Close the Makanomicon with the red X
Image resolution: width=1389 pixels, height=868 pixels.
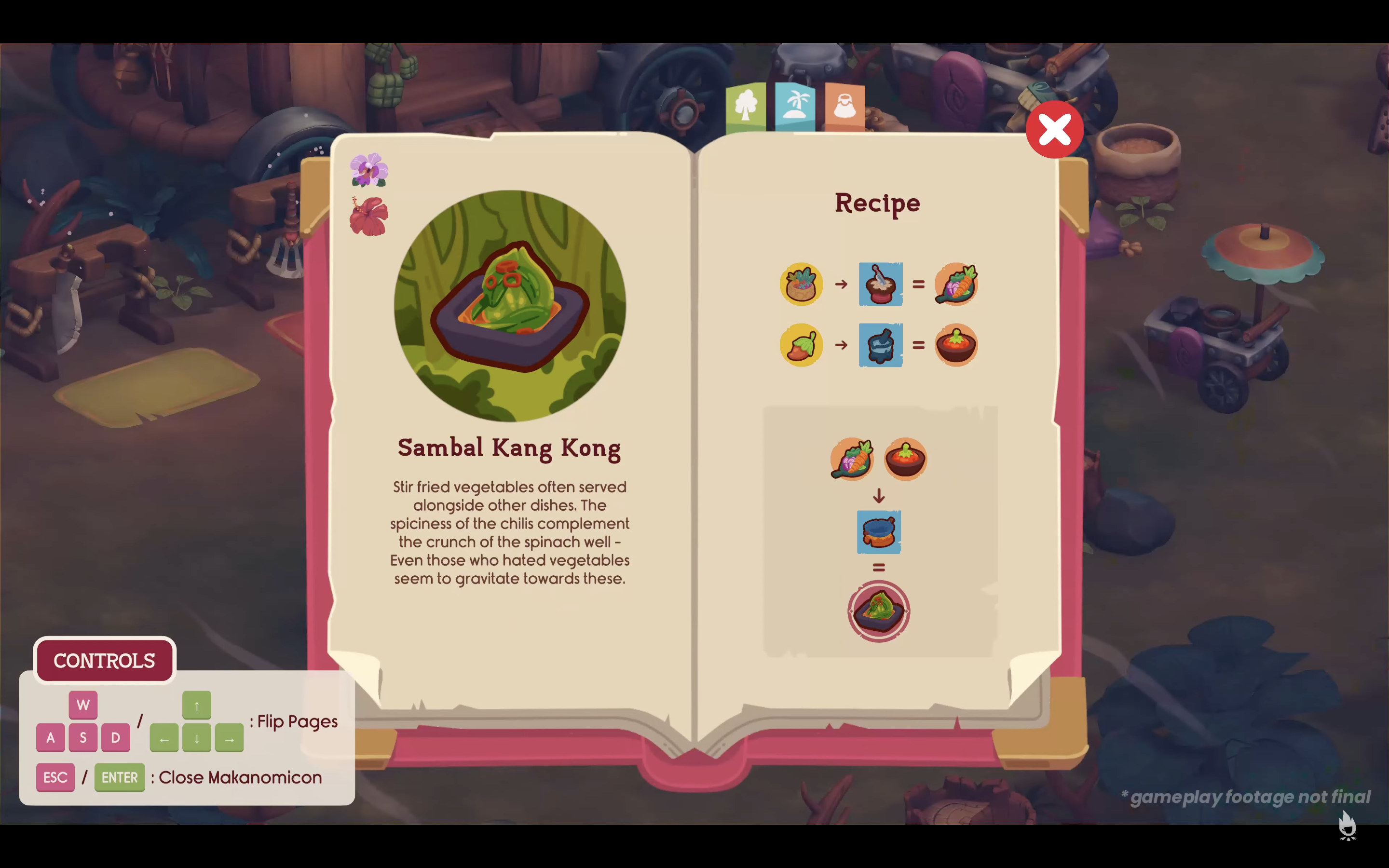tap(1054, 130)
